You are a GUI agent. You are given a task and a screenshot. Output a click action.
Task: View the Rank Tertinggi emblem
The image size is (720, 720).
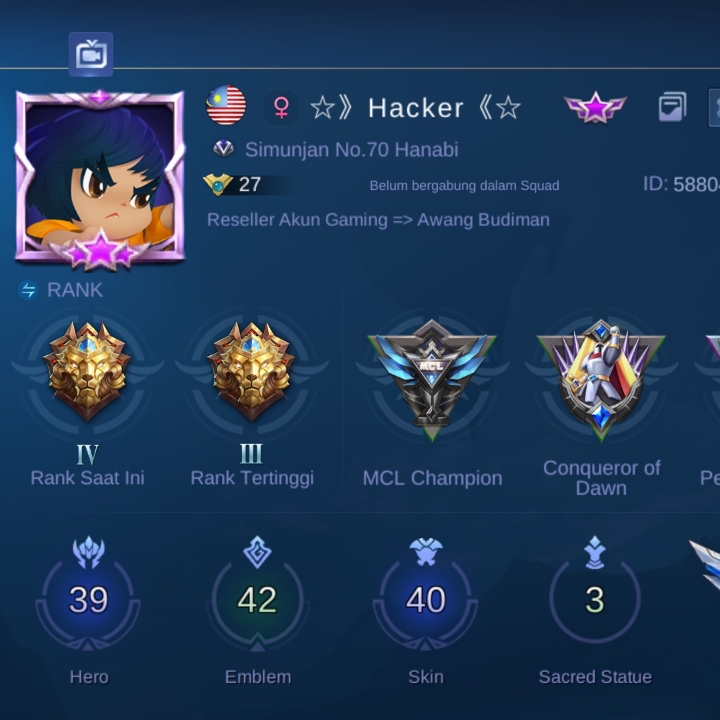pyautogui.click(x=252, y=371)
